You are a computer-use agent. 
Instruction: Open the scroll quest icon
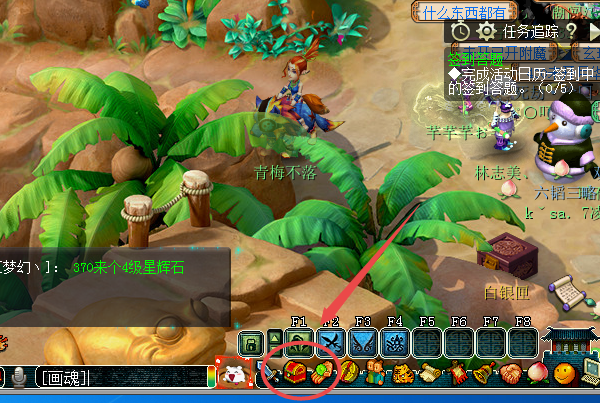click(428, 377)
